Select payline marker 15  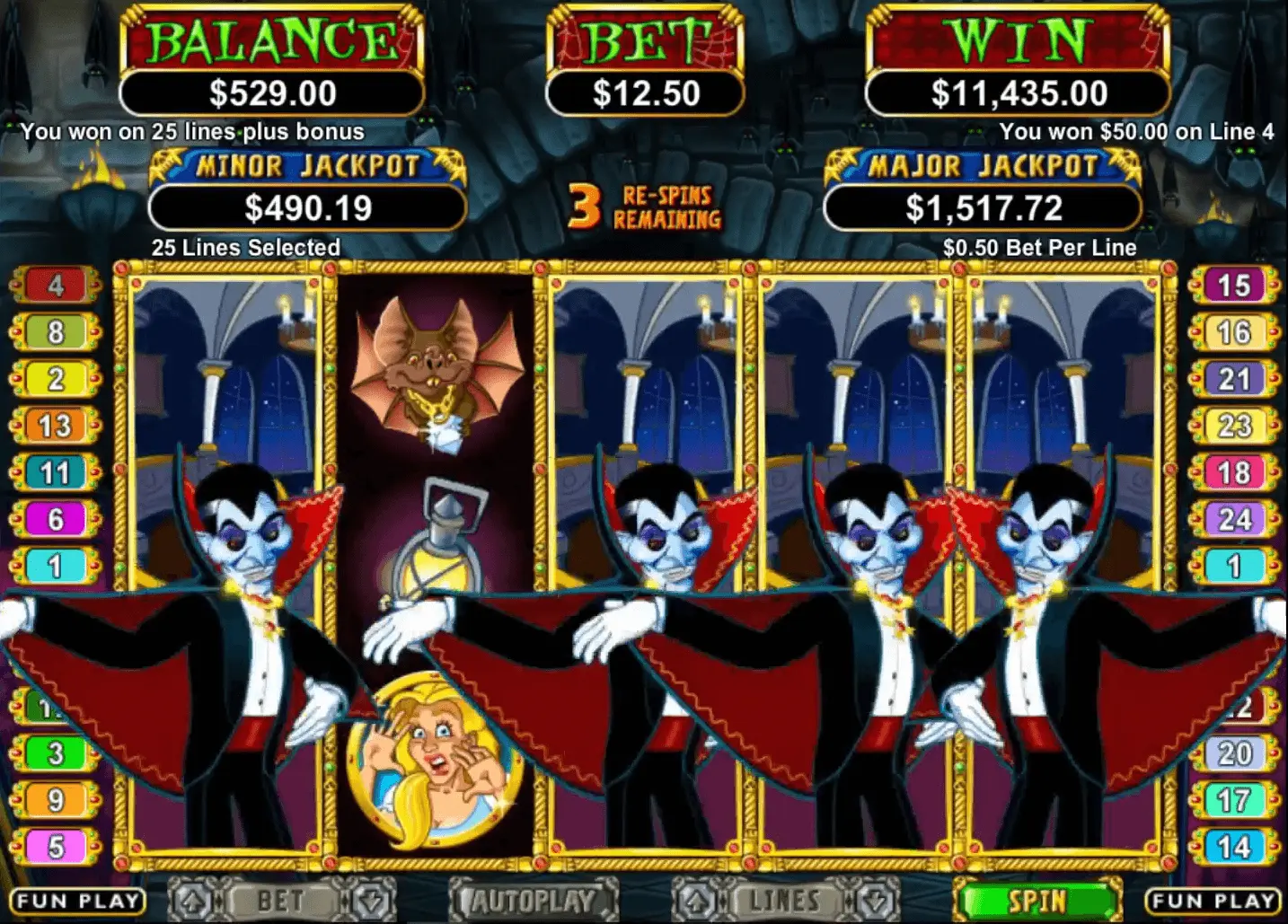(1233, 286)
